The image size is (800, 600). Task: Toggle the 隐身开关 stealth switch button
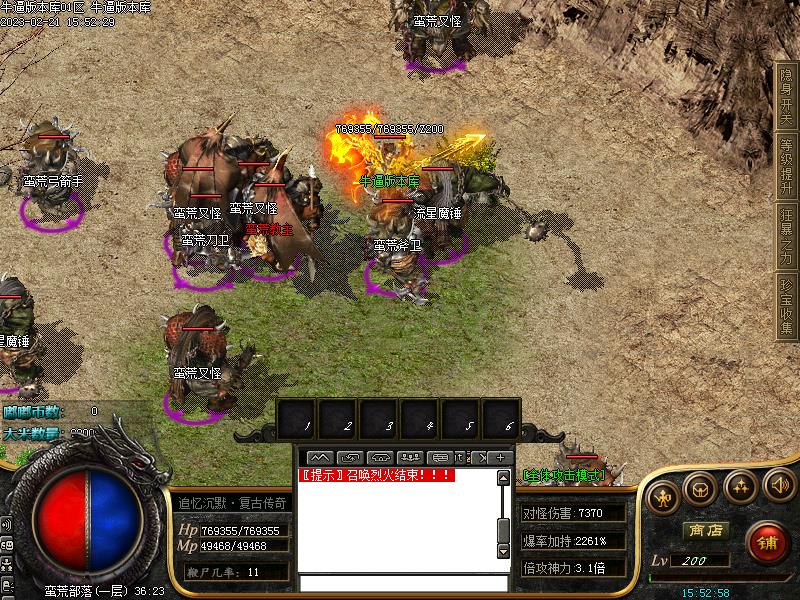click(x=787, y=96)
